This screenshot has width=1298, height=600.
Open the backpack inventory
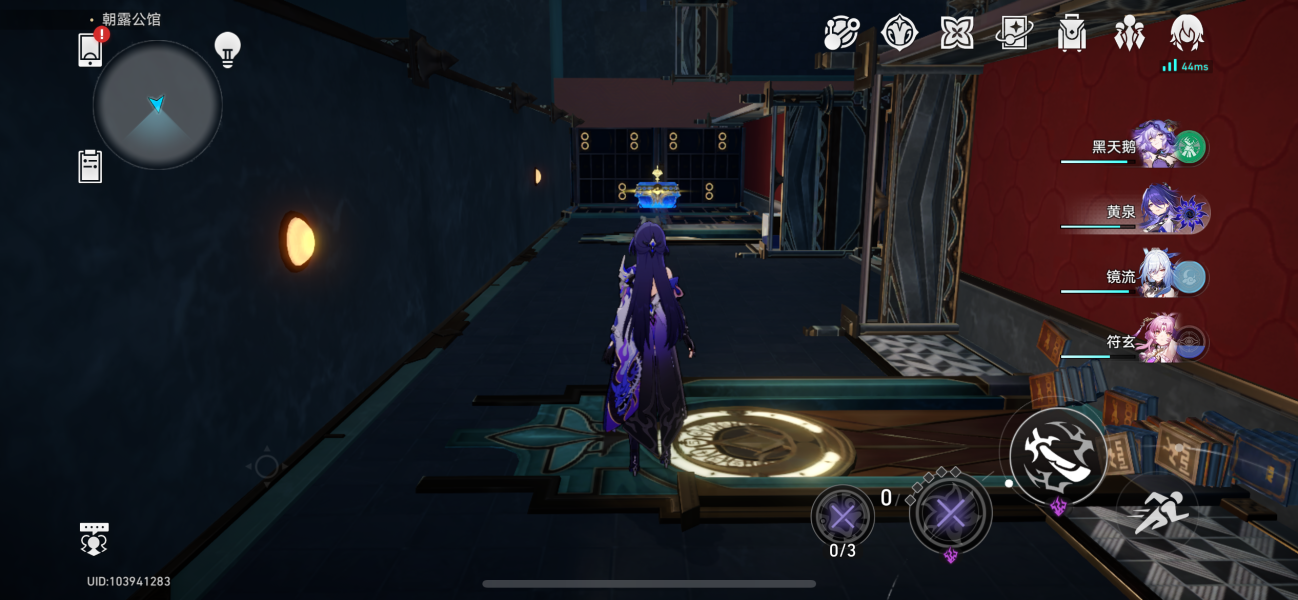tap(1071, 34)
